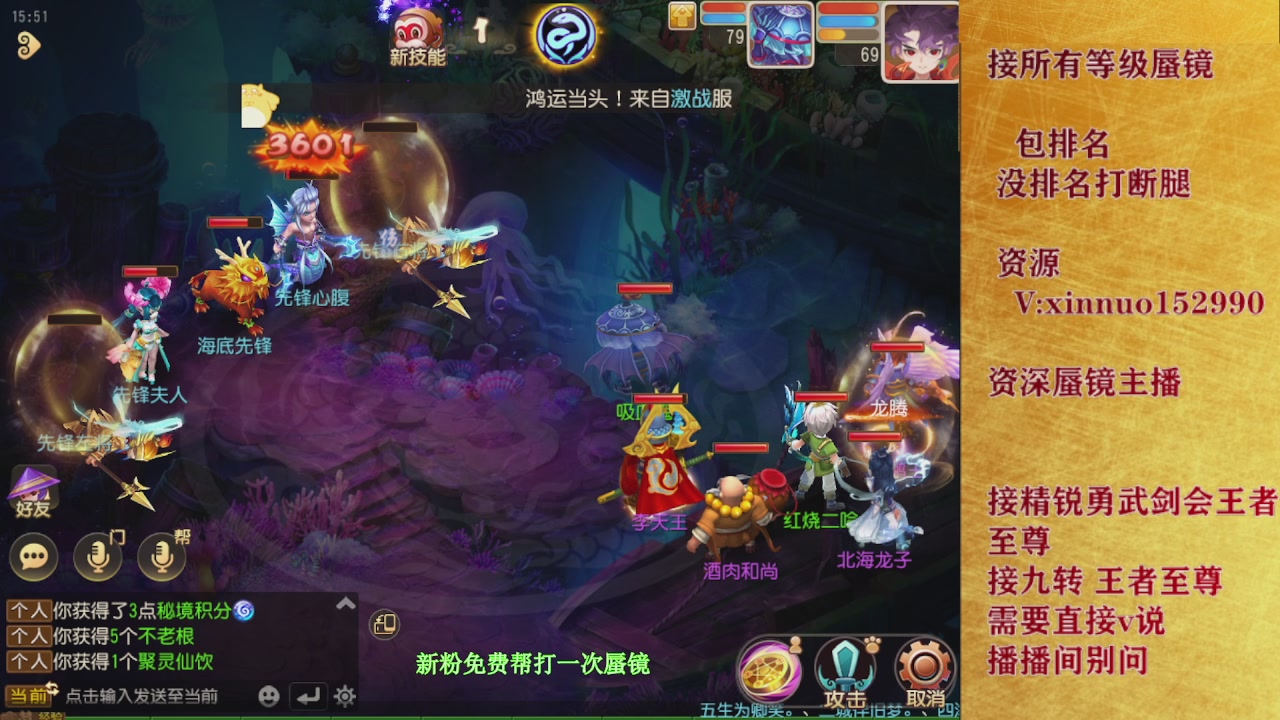This screenshot has height=720, width=1280.
Task: Switch to the 经验 tab at bottom left
Action: pos(52,715)
